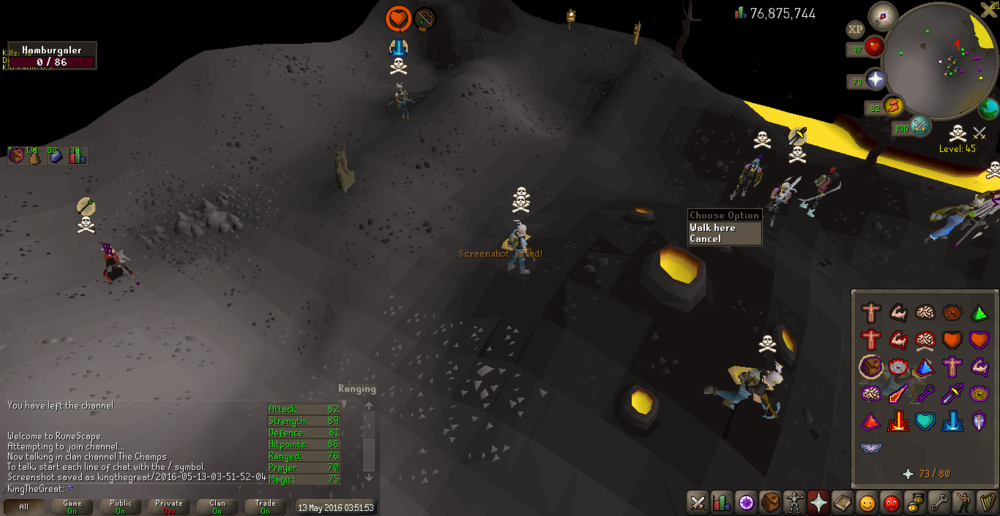Toggle the run energy orb

click(893, 106)
